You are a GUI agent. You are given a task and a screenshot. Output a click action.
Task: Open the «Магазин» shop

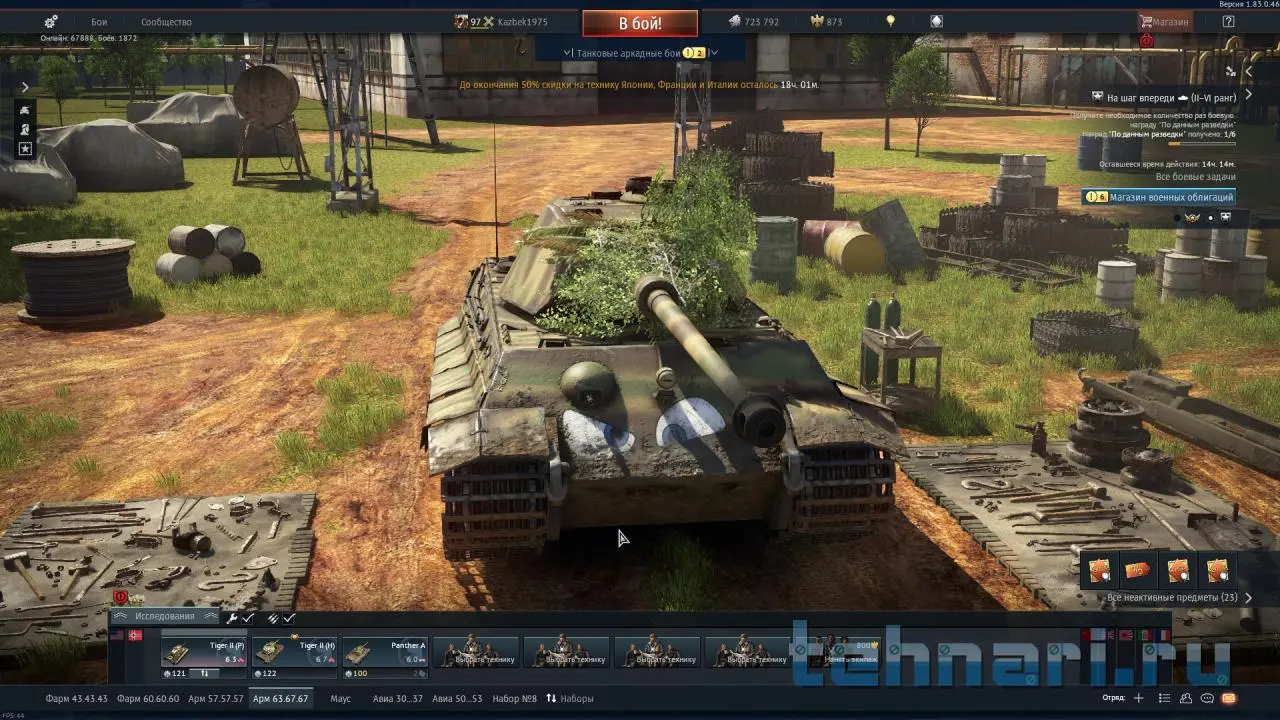tap(1165, 21)
